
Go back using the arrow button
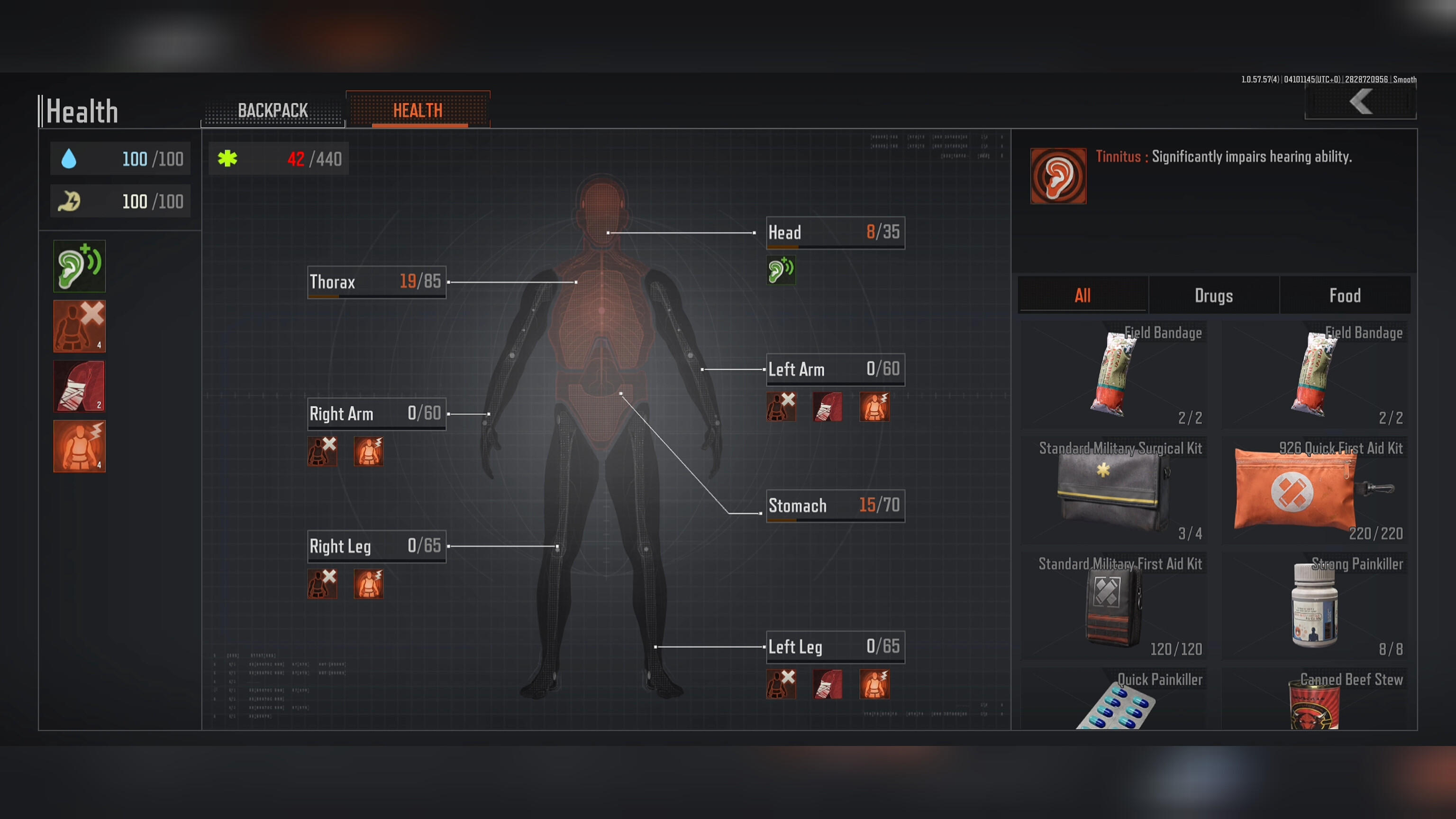click(x=1360, y=102)
